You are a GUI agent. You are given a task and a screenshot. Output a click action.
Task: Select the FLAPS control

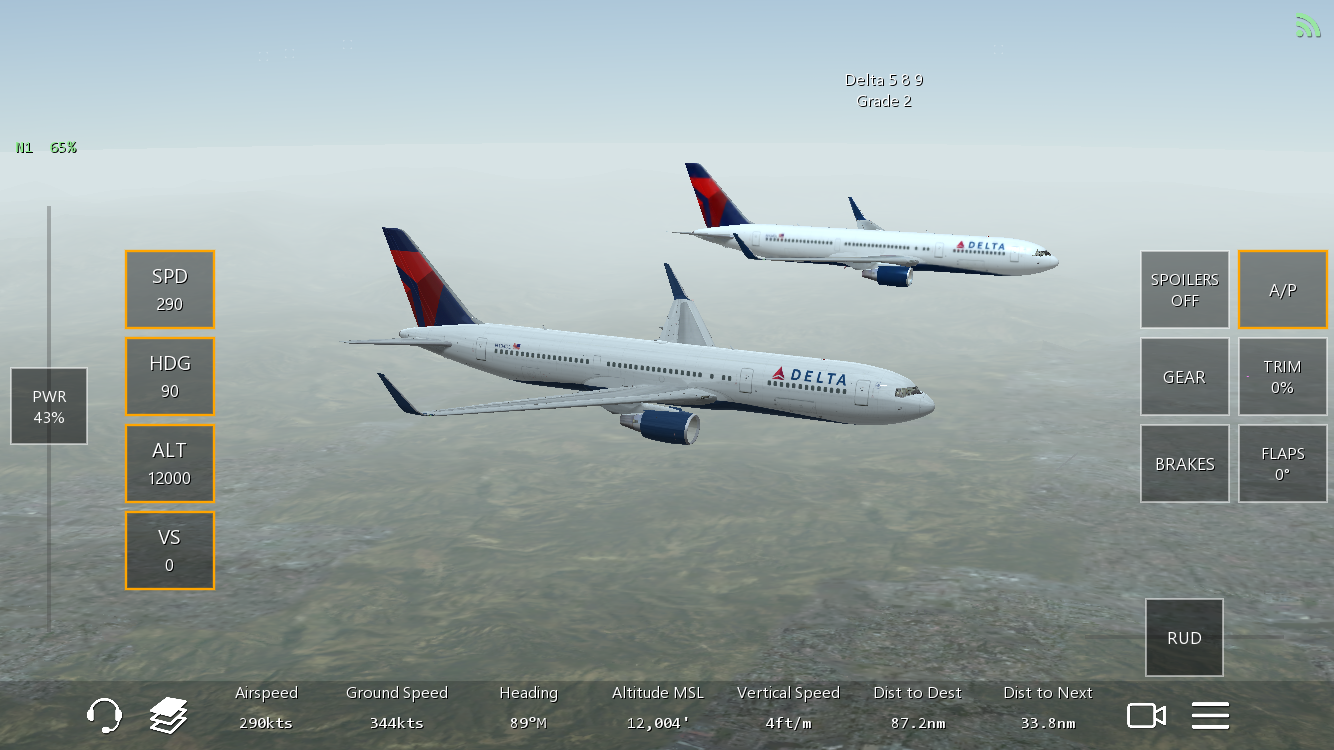(x=1282, y=463)
